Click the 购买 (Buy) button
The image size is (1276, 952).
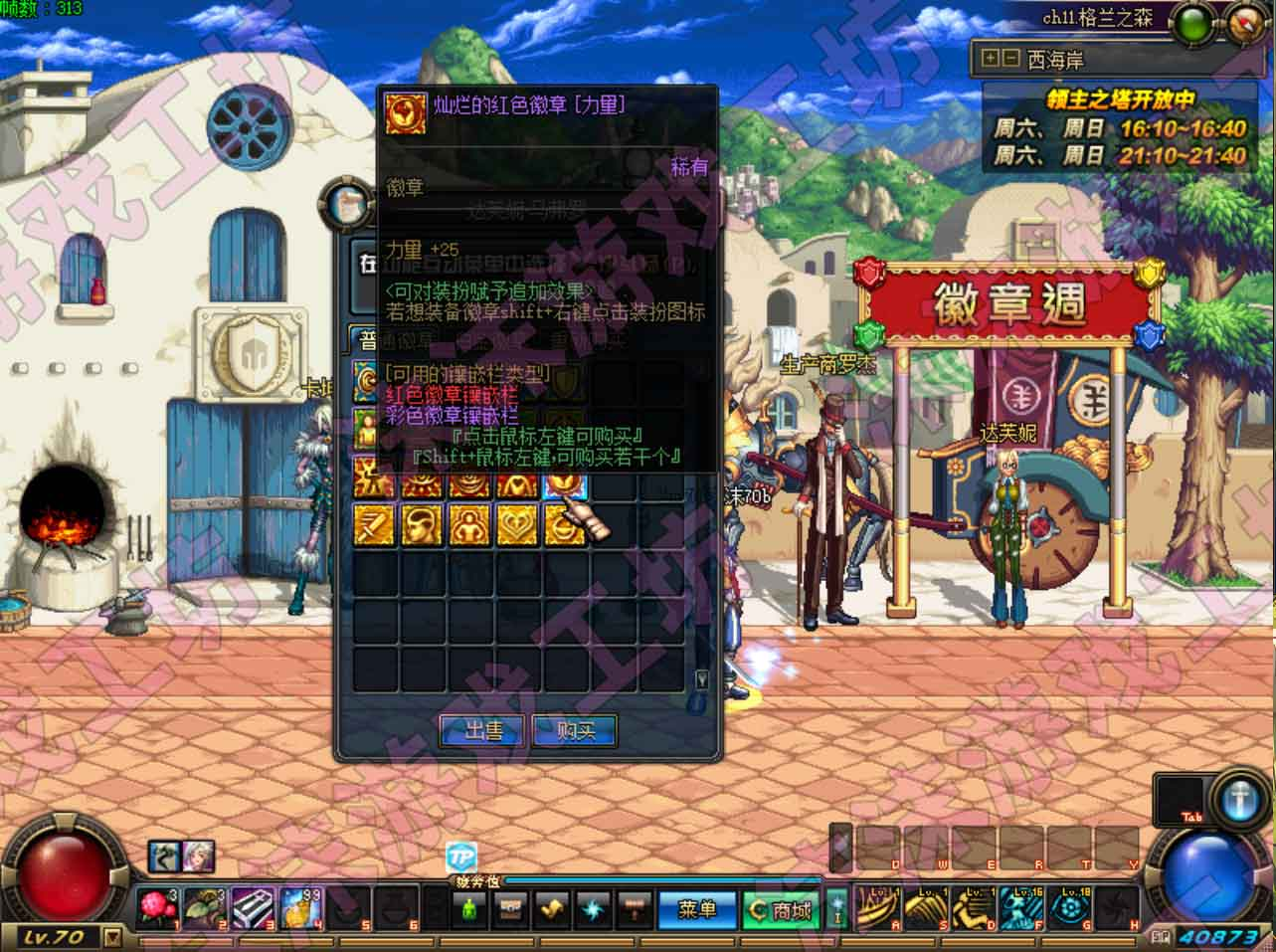point(575,731)
